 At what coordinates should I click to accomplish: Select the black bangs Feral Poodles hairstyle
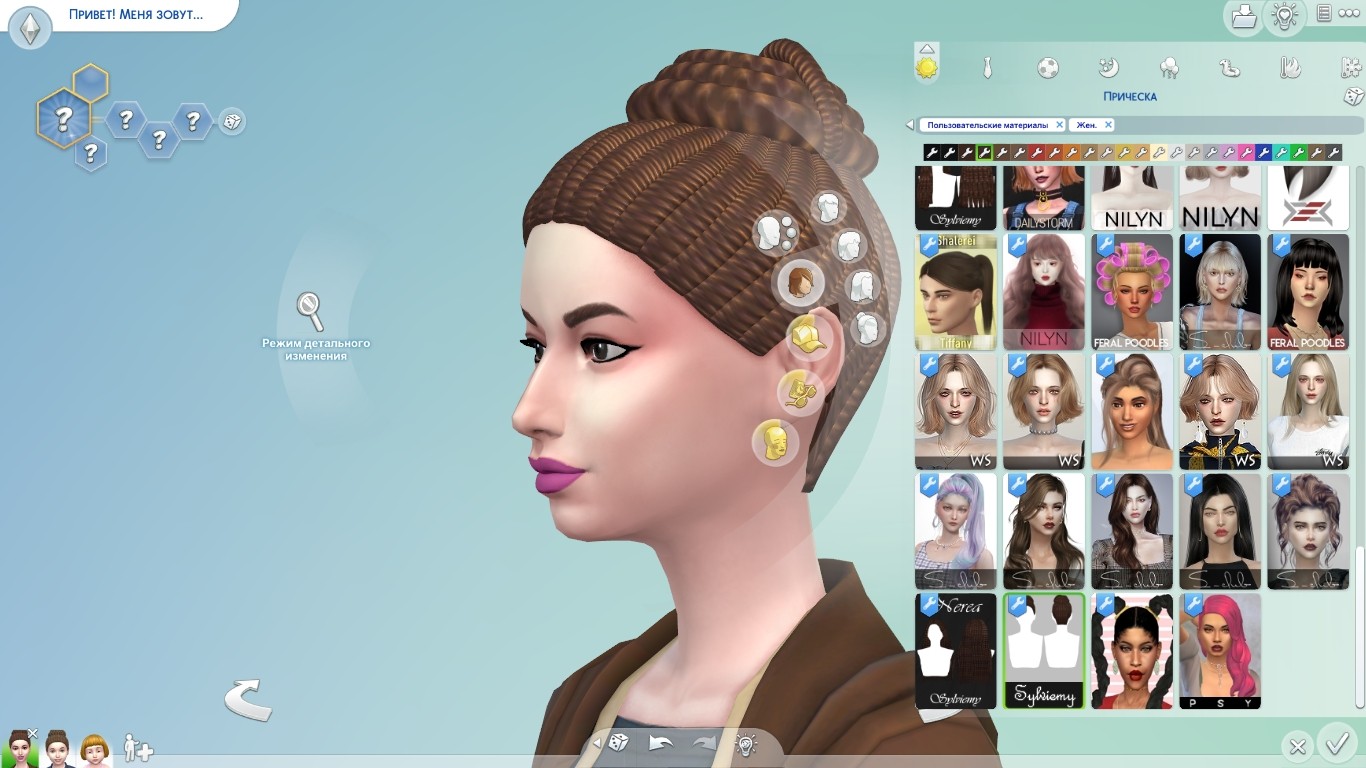1308,292
